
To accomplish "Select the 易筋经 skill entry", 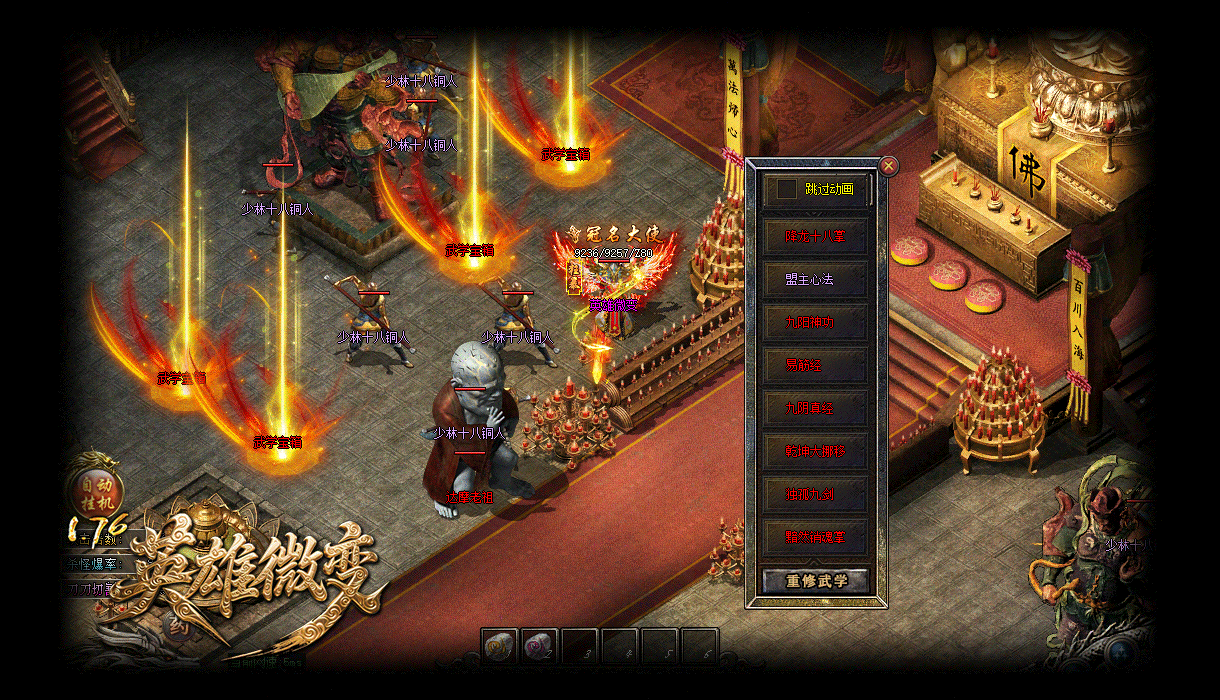I will pyautogui.click(x=815, y=366).
